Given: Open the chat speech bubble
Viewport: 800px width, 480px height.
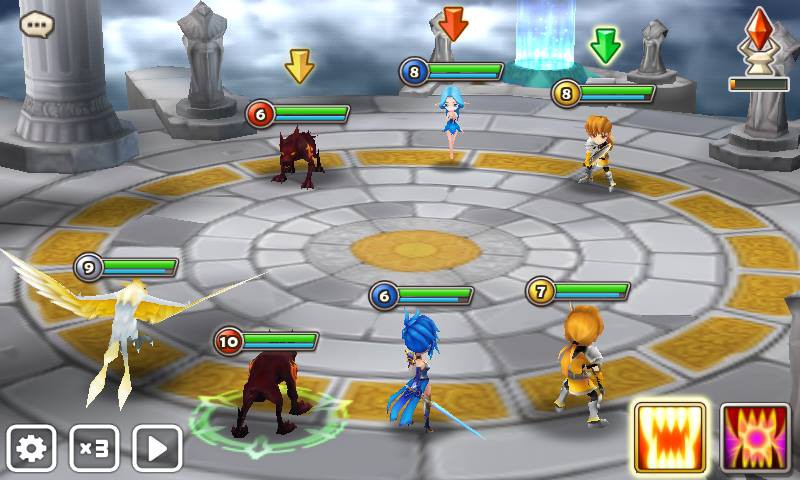Looking at the screenshot, I should click(x=36, y=24).
